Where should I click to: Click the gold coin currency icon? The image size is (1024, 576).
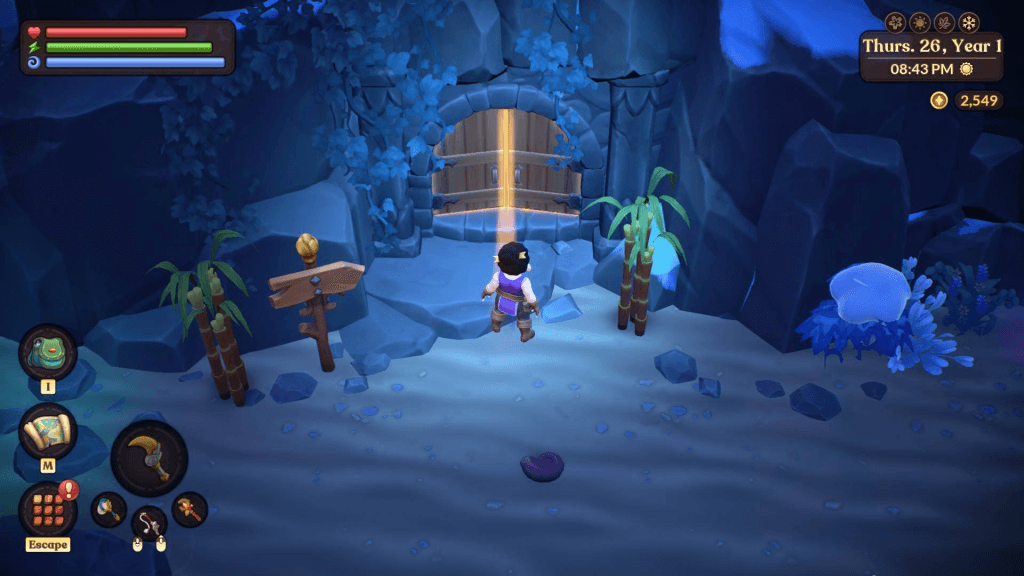[x=938, y=100]
